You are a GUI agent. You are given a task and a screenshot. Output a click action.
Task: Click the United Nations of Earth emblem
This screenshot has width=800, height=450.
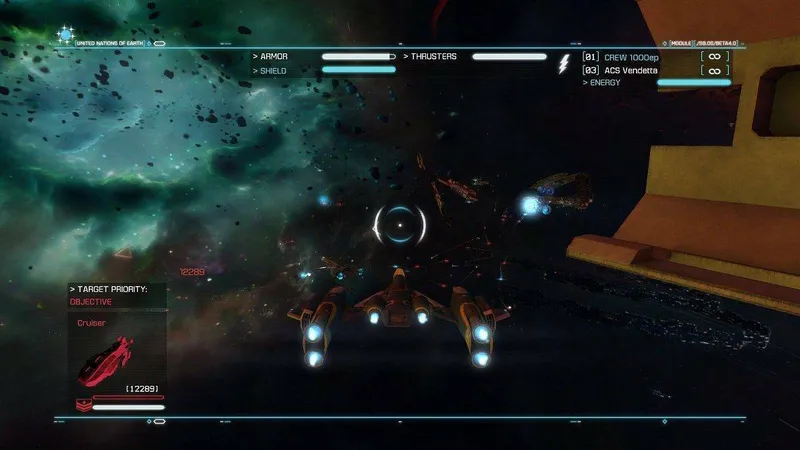(x=67, y=35)
